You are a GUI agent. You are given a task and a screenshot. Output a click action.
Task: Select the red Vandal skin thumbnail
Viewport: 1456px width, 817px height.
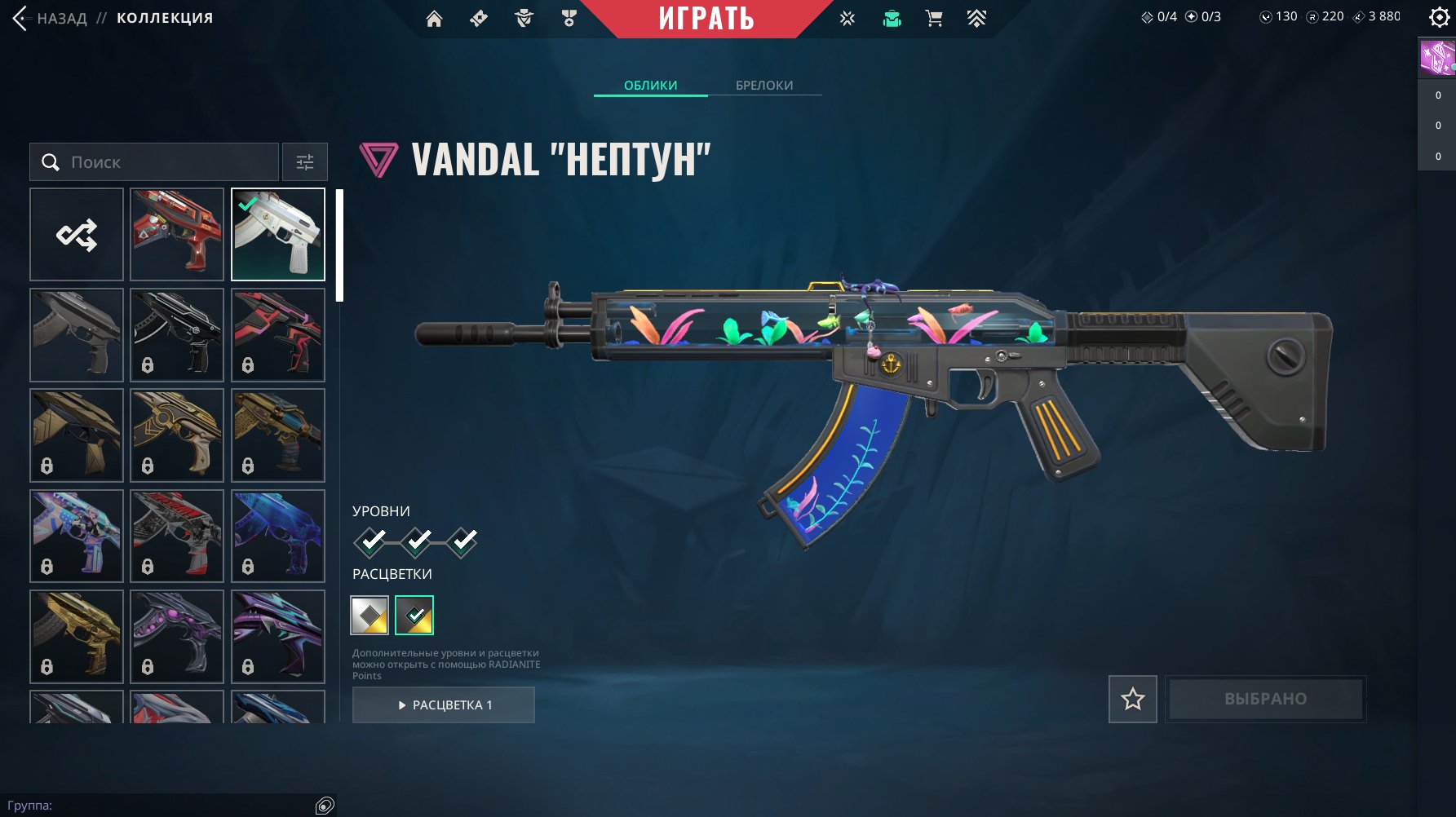[177, 235]
